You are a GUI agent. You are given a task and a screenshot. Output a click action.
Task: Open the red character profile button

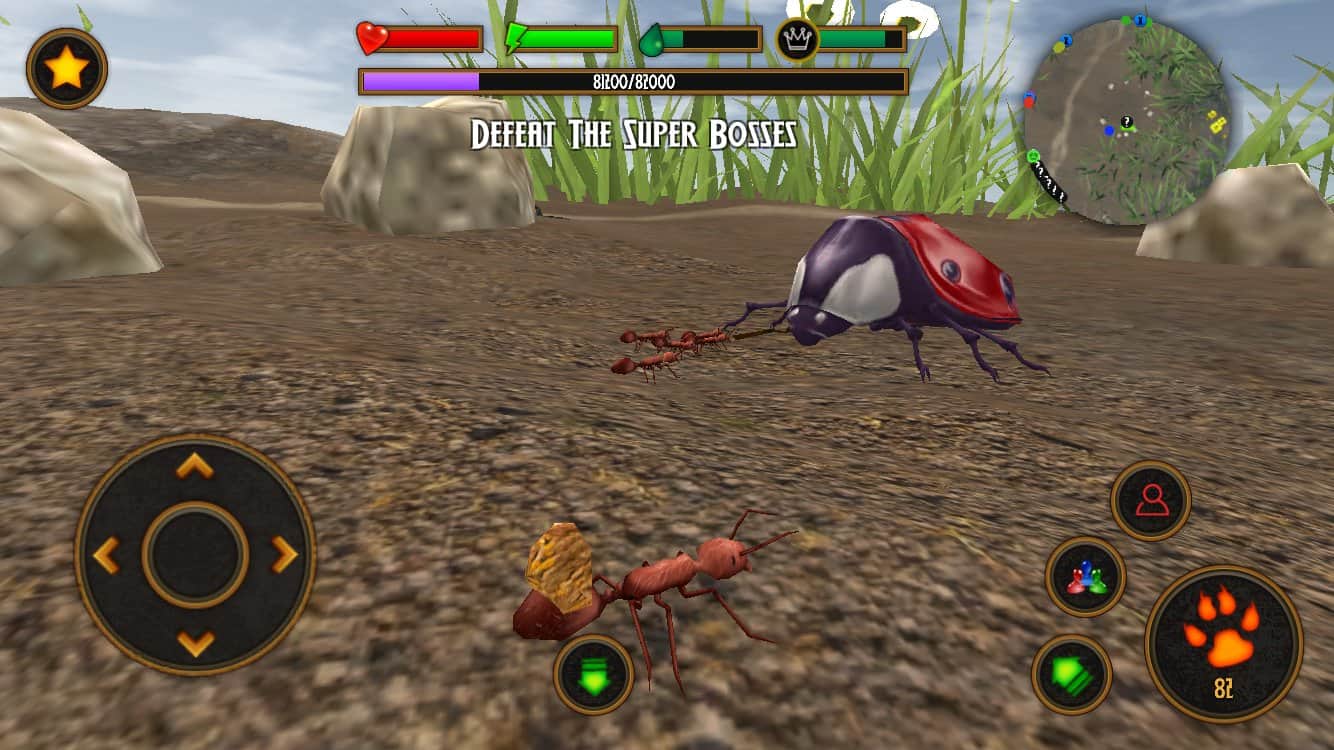point(1151,500)
